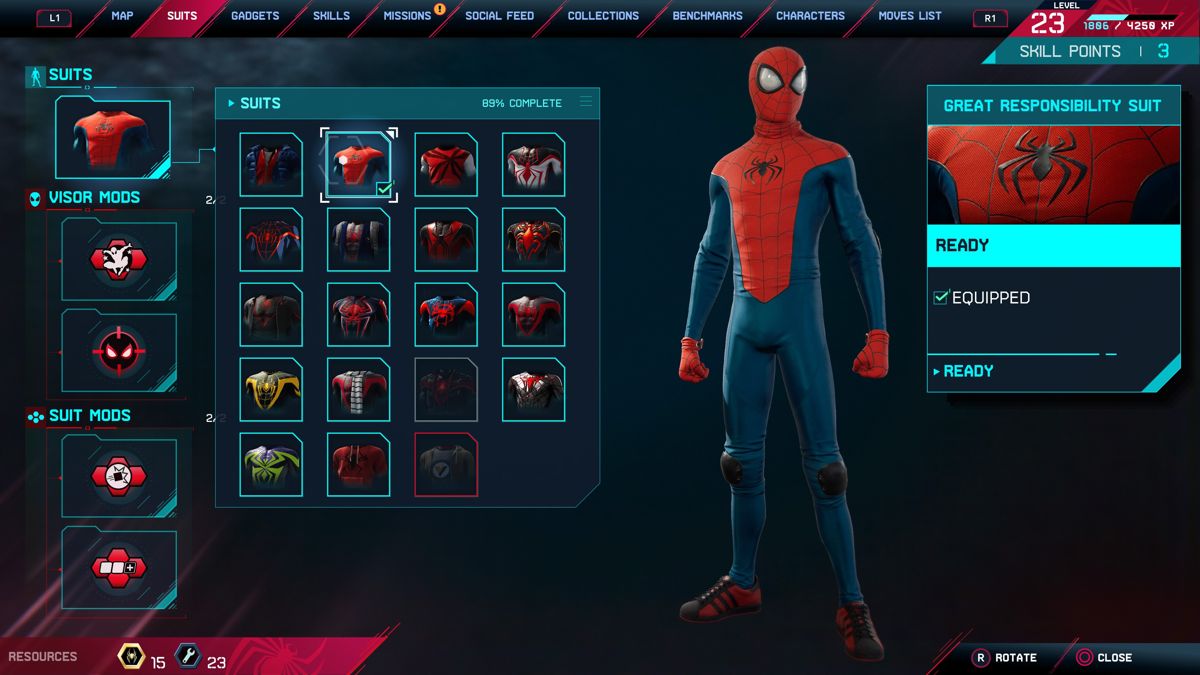This screenshot has width=1200, height=675.
Task: Open the Moves List tab
Action: click(x=910, y=16)
